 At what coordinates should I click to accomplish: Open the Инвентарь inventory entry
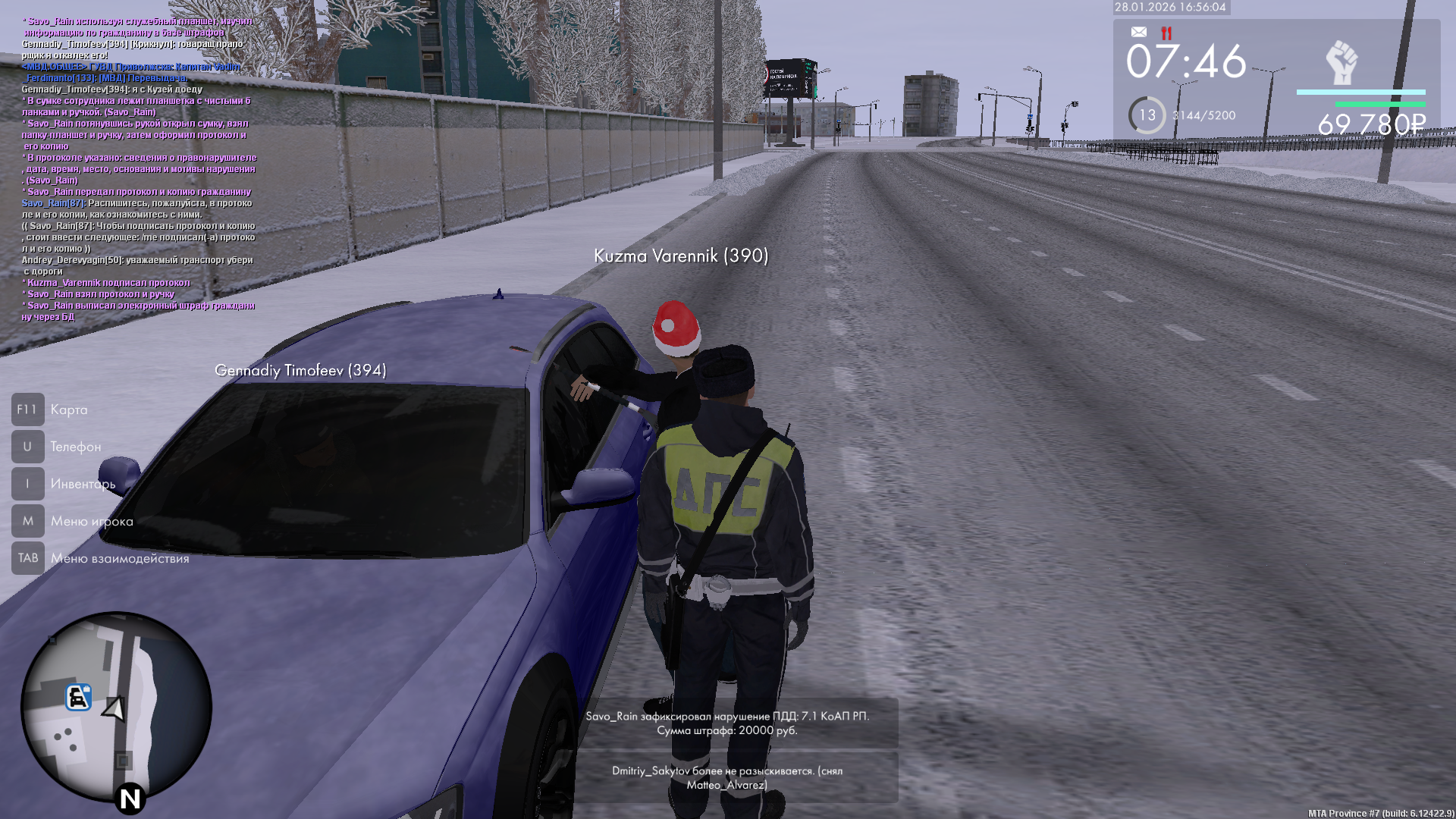28,484
